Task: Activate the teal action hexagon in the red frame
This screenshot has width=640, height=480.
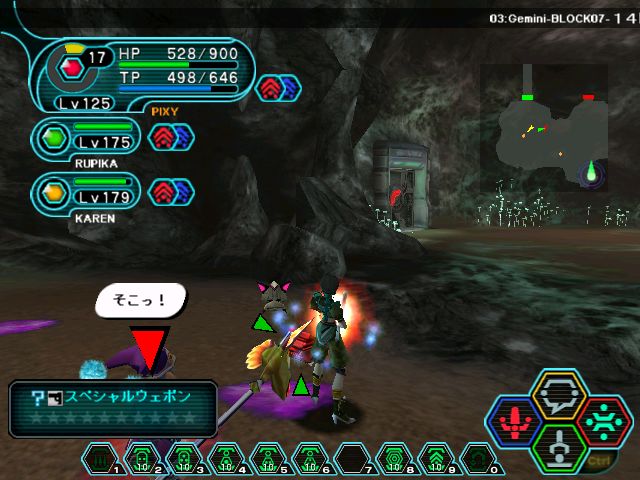Action: pyautogui.click(x=601, y=420)
